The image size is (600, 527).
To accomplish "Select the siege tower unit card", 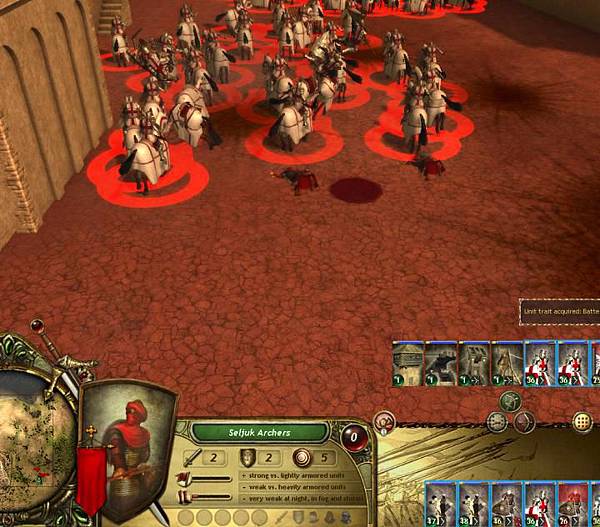I will [407, 364].
